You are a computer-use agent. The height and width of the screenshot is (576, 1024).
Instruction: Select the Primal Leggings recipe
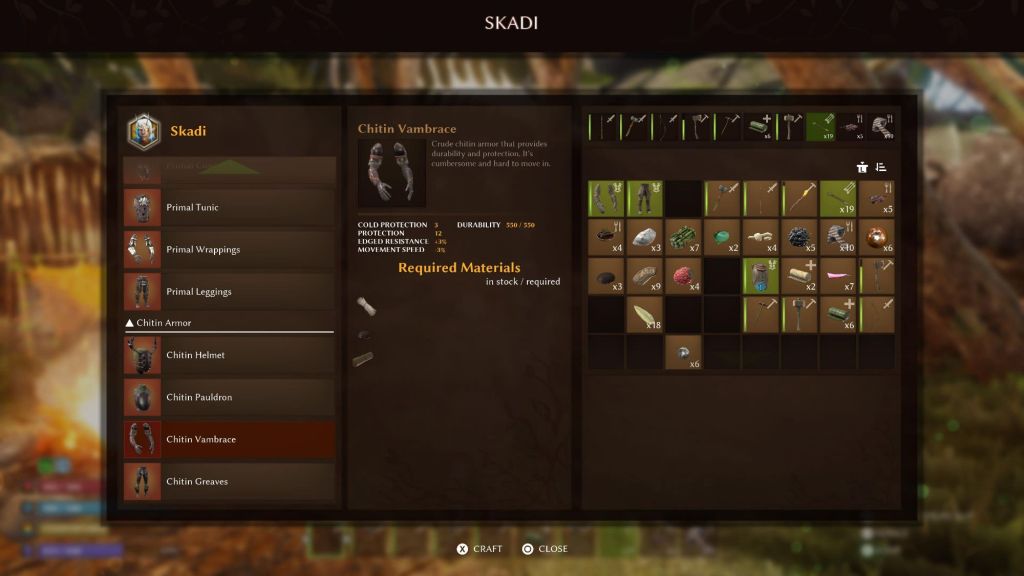(229, 291)
